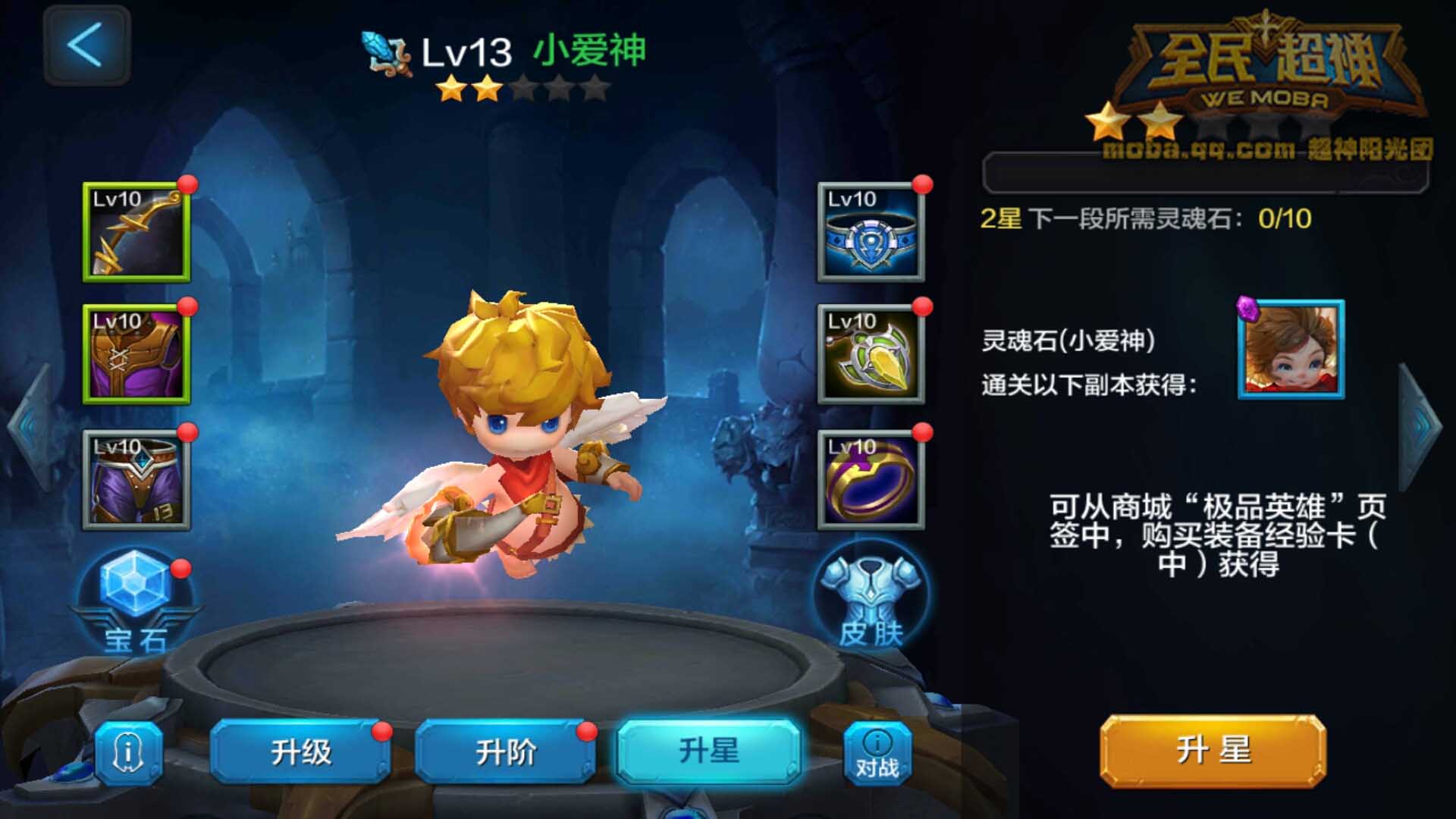Viewport: 1456px width, 819px height.
Task: Open the Lv10 belt equipment slot
Action: (x=871, y=231)
